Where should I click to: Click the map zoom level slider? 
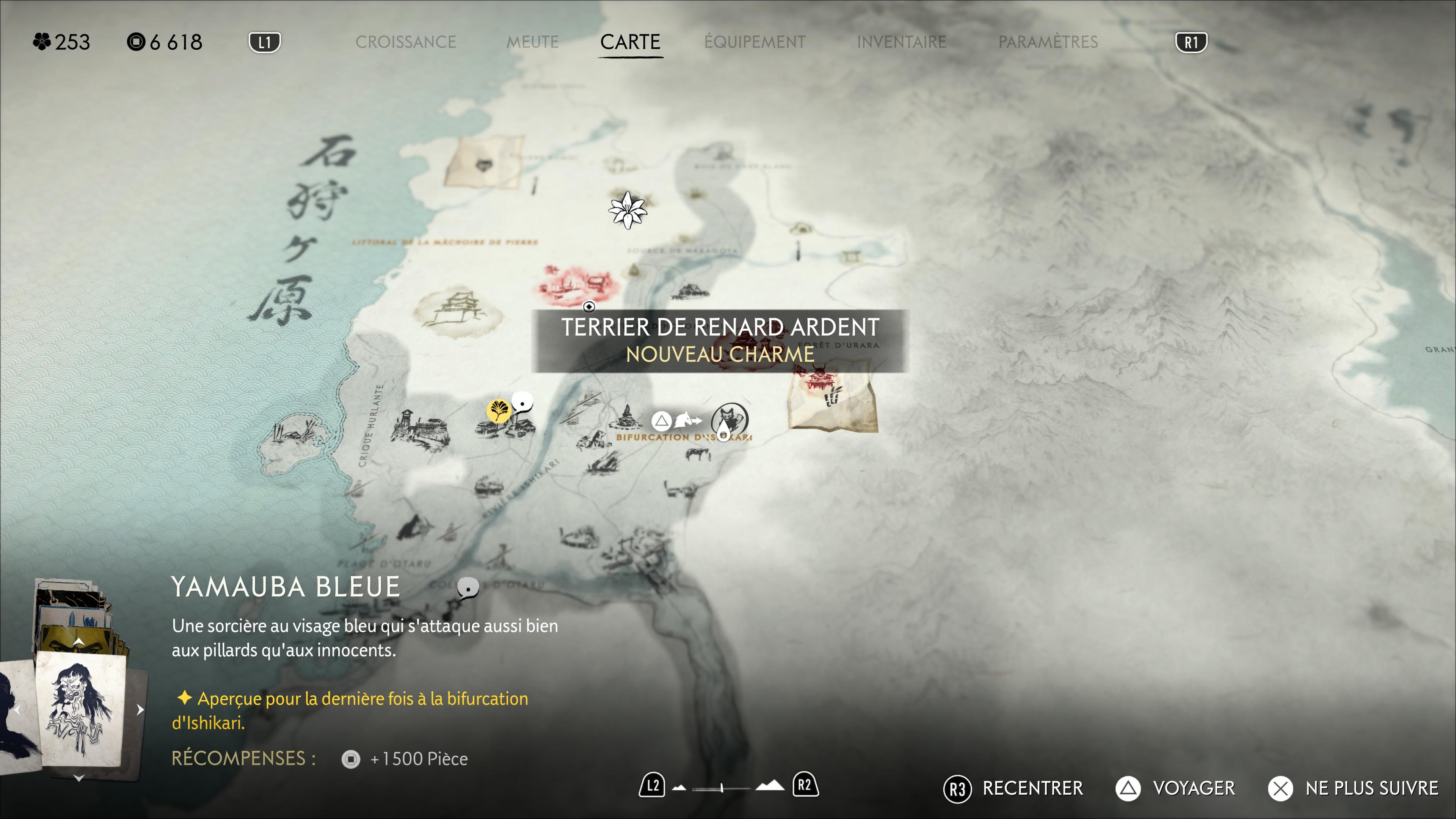coord(722,788)
